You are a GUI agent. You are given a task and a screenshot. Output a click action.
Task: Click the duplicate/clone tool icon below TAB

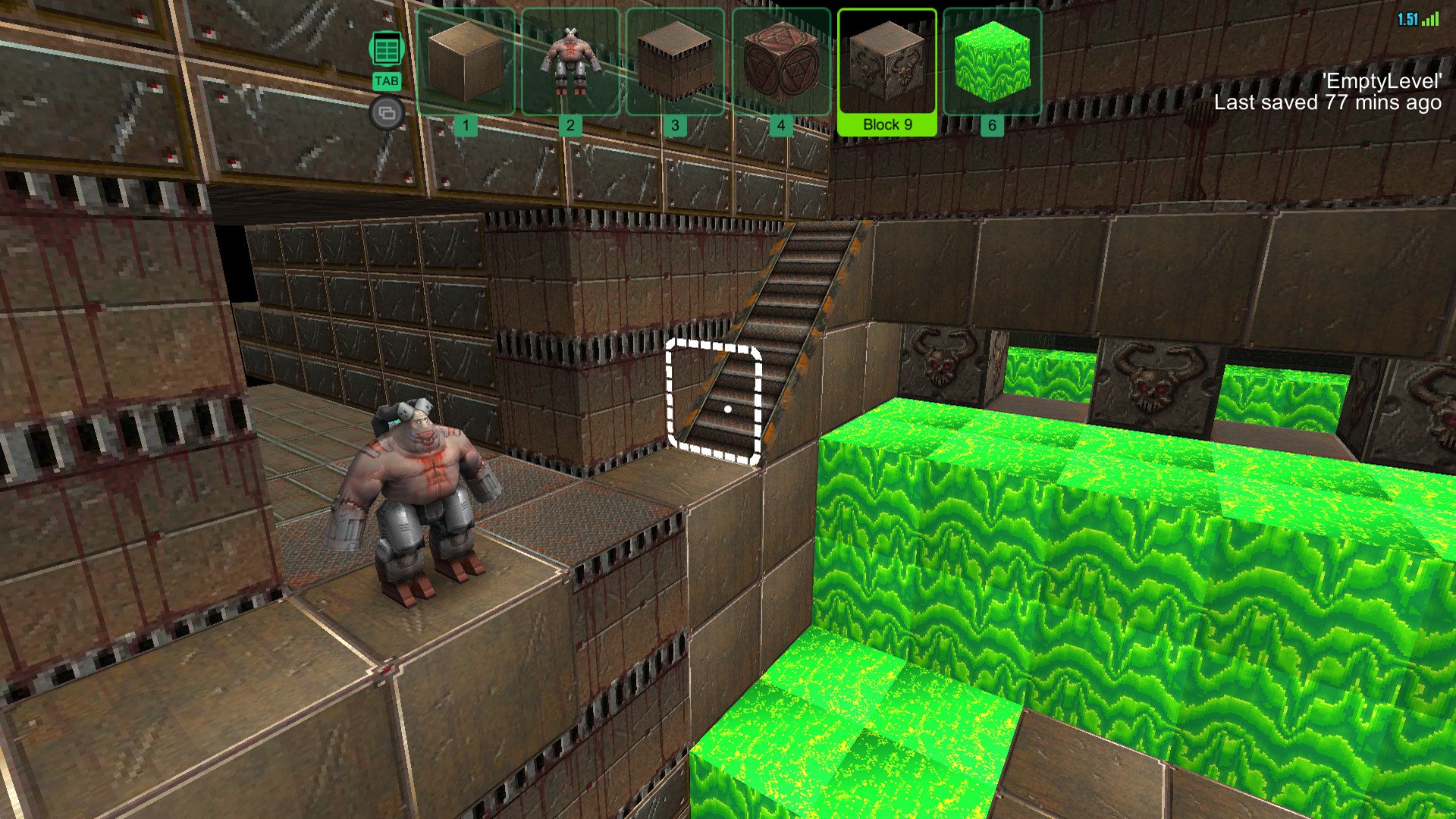[386, 111]
